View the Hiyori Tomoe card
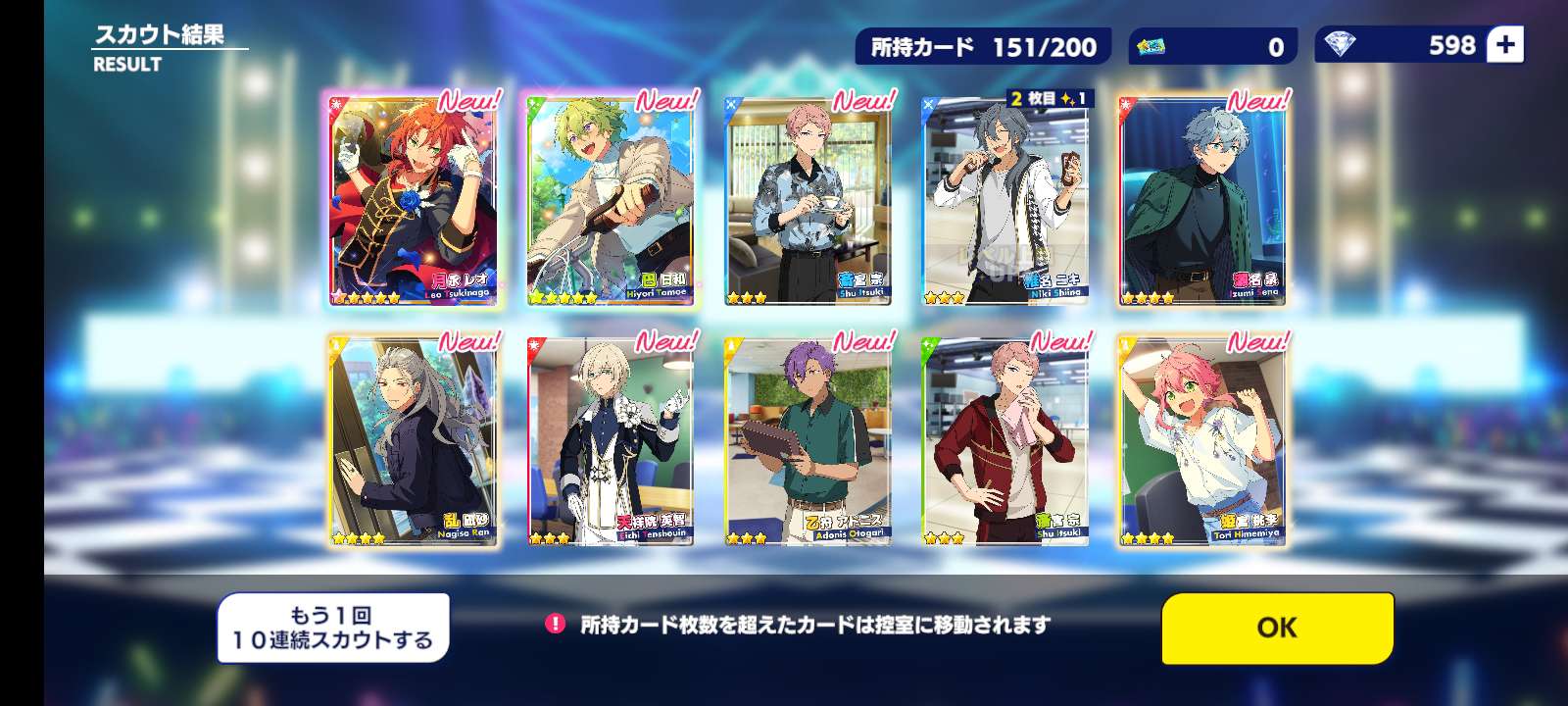Viewport: 1568px width, 706px height. pos(611,201)
